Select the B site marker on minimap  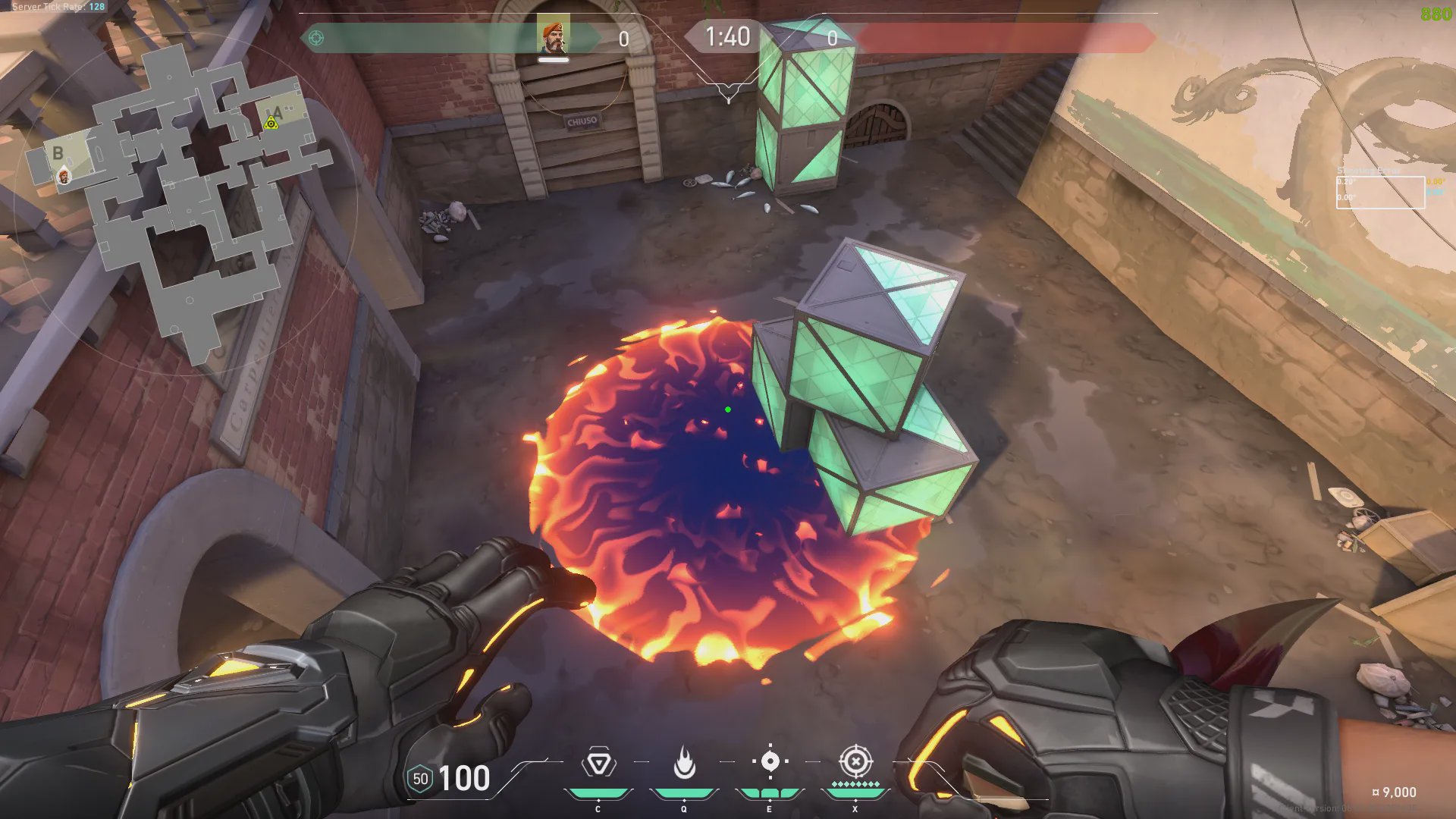pyautogui.click(x=58, y=153)
